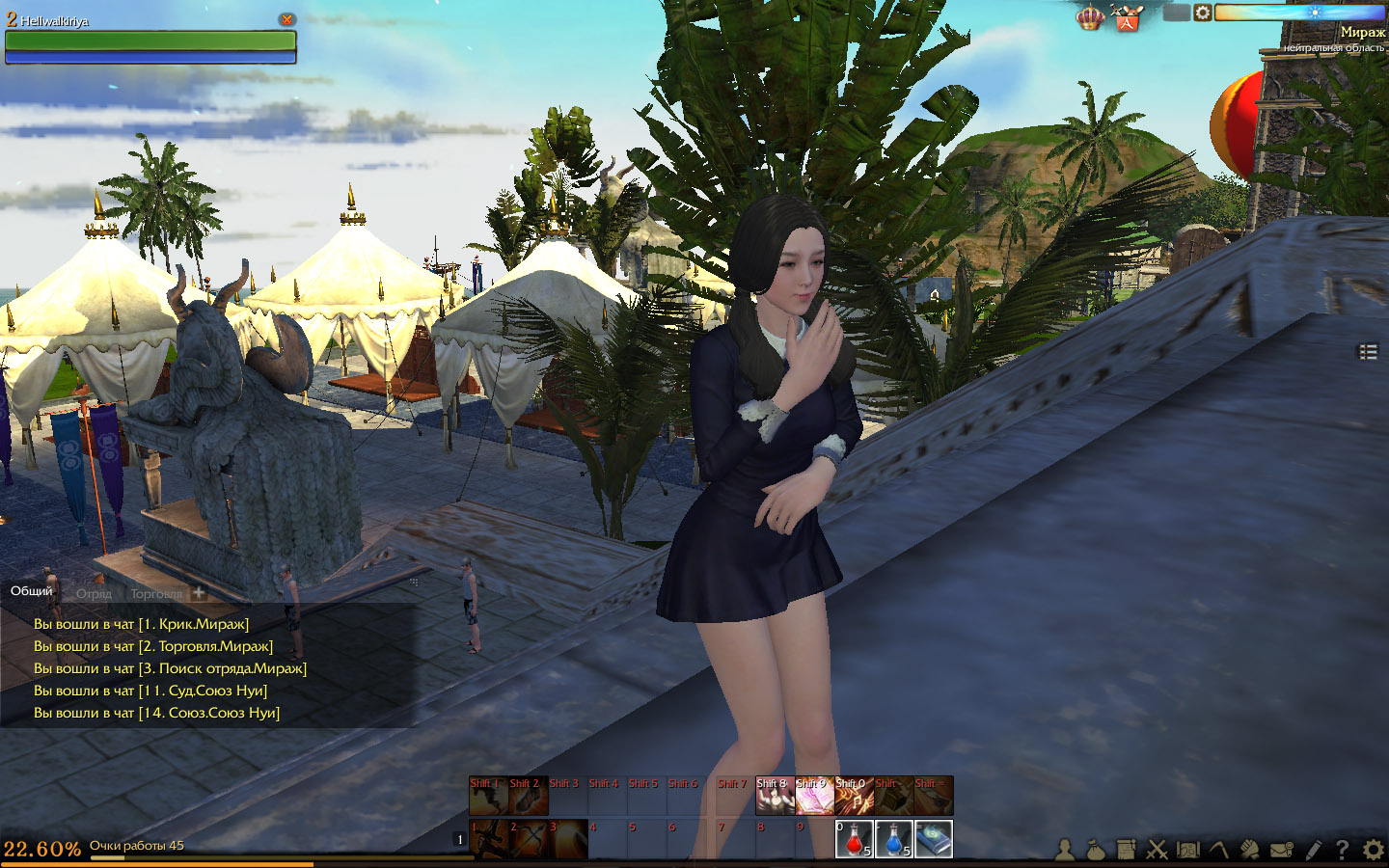Select the bow skill in slot 2
The width and height of the screenshot is (1389, 868).
tap(528, 839)
